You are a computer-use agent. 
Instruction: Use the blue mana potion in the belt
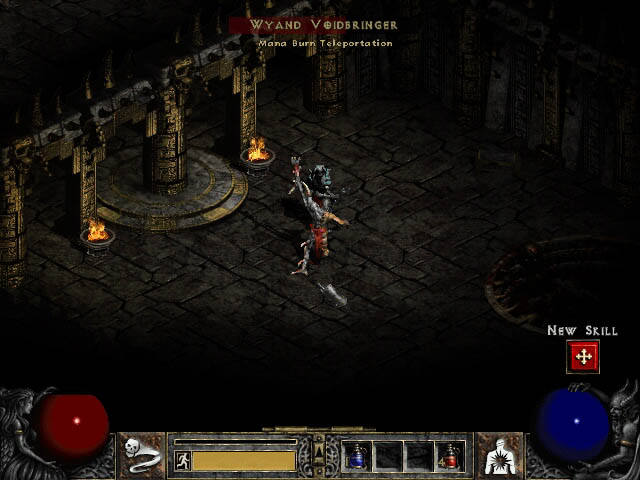pos(357,456)
